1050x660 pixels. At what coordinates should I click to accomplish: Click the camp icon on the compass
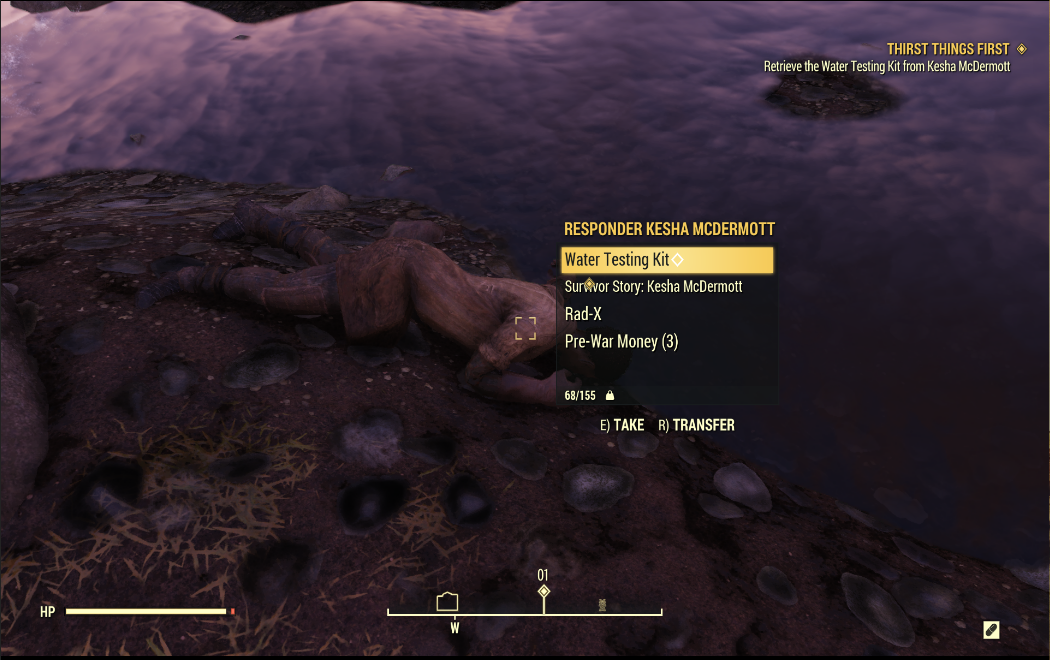[447, 601]
